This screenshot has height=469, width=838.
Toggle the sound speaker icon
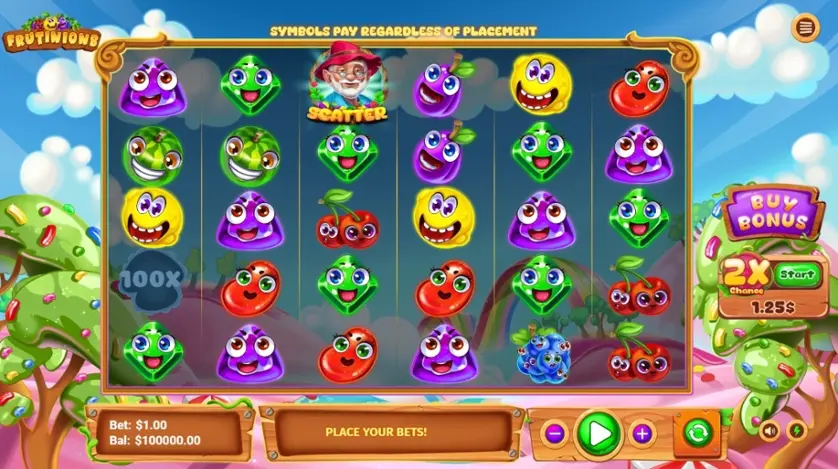point(769,431)
